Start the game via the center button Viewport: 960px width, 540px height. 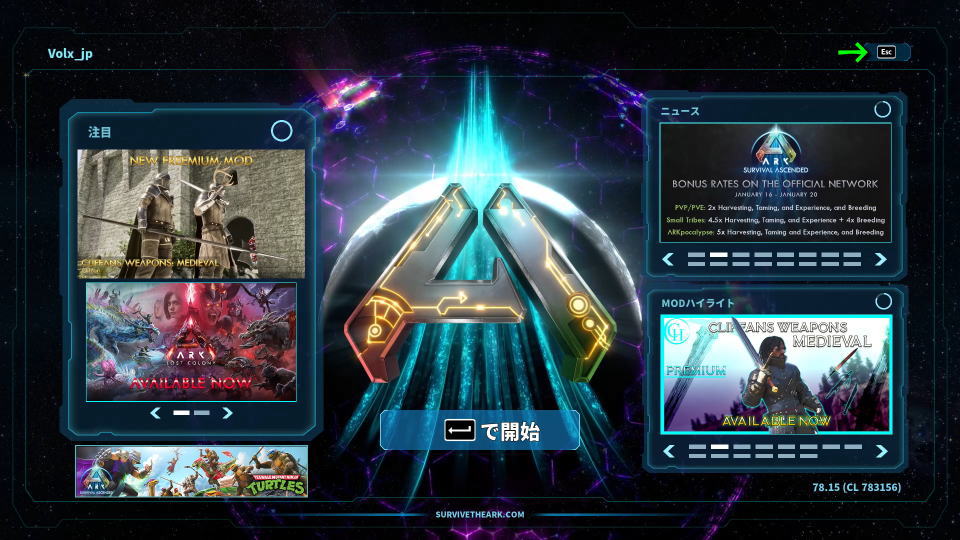pos(480,431)
